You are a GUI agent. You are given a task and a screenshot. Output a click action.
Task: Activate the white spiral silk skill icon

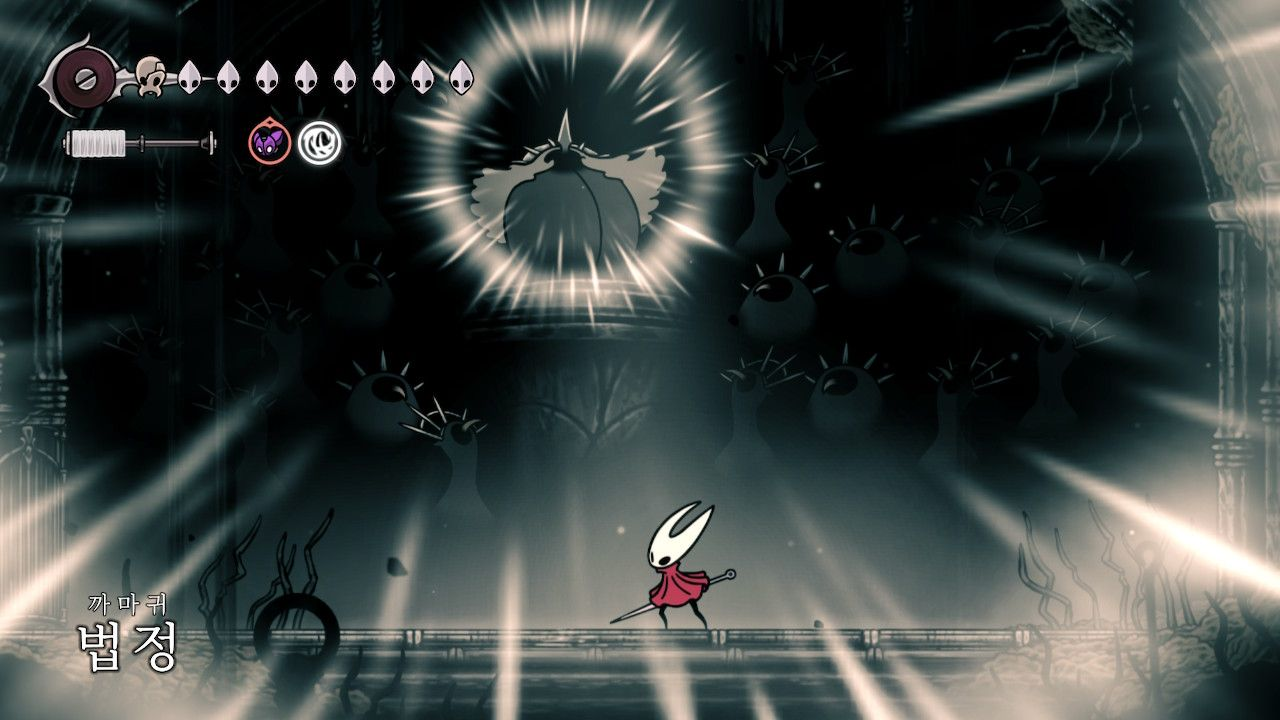tap(319, 143)
